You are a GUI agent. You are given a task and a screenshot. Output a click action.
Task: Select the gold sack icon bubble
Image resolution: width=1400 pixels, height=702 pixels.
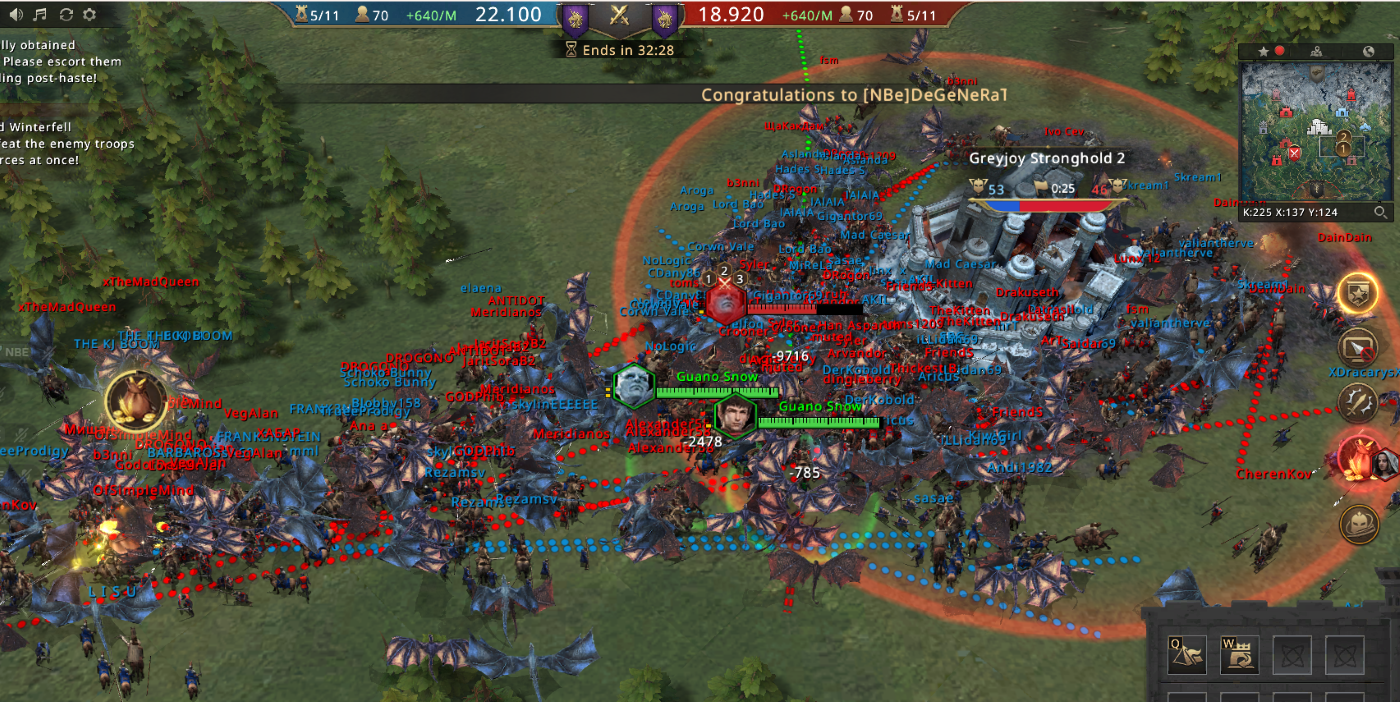click(135, 401)
